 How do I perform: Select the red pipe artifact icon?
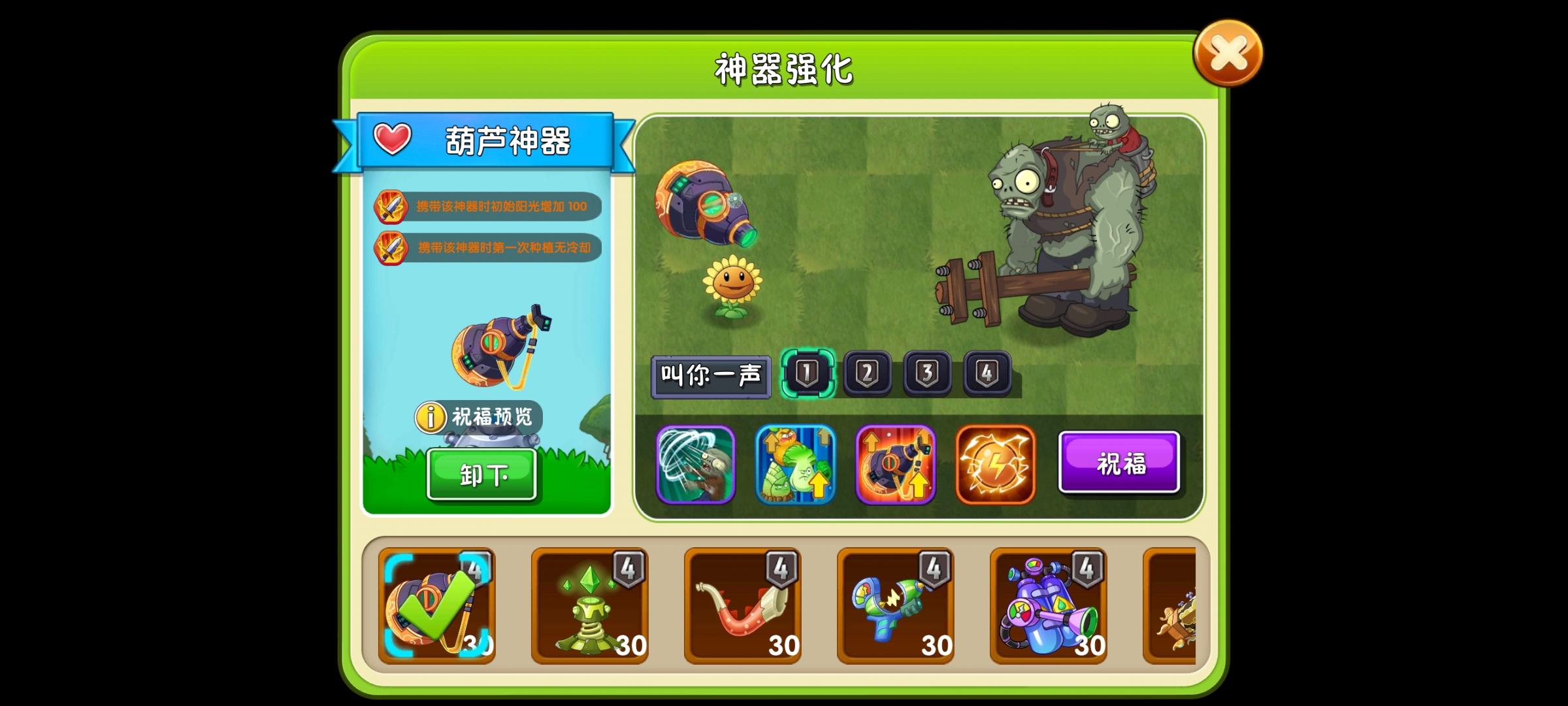coord(743,605)
